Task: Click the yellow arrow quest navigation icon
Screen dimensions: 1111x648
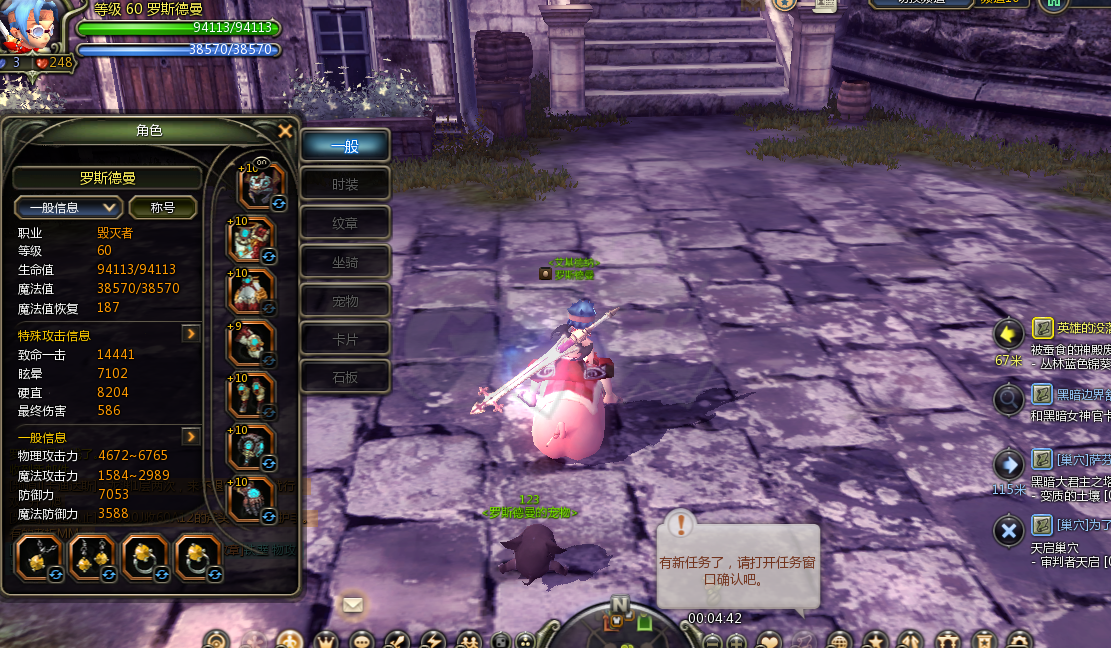Action: pyautogui.click(x=1008, y=332)
